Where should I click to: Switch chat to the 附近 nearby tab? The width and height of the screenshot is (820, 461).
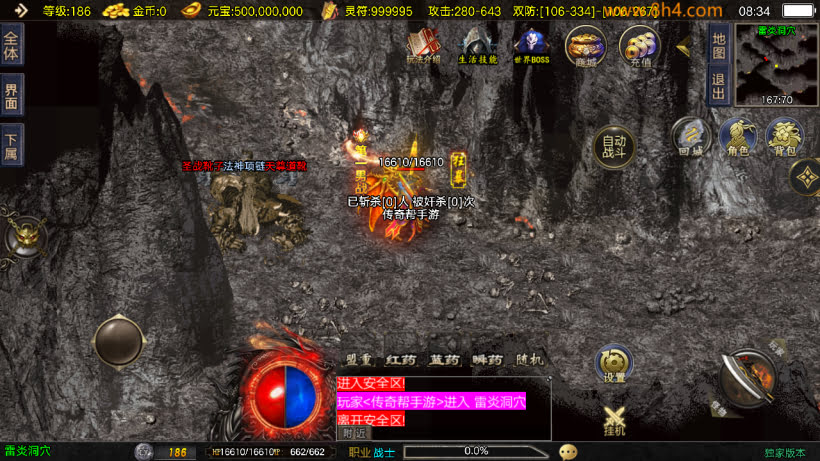click(354, 433)
